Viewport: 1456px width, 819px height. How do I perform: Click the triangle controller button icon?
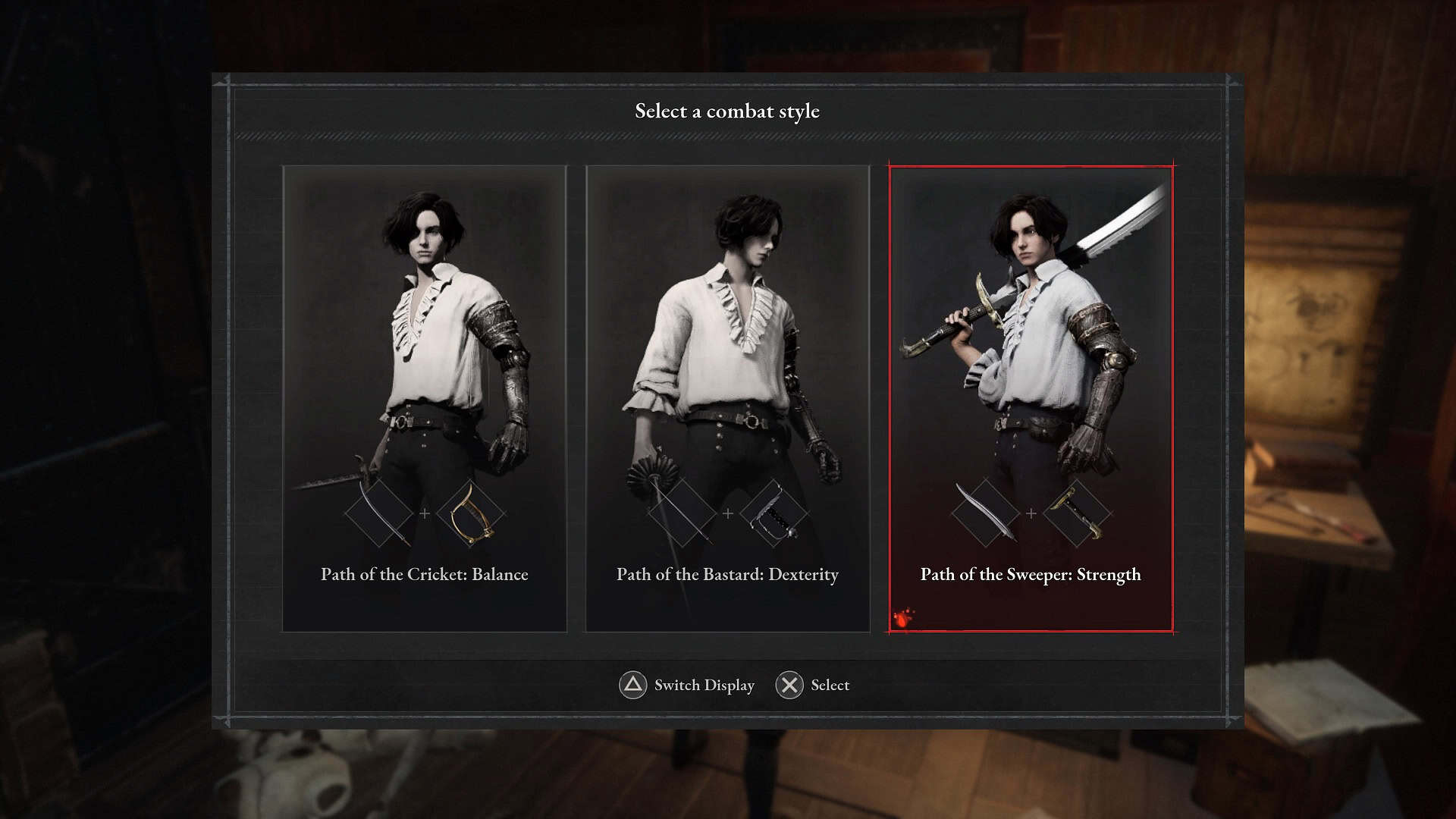pos(635,685)
